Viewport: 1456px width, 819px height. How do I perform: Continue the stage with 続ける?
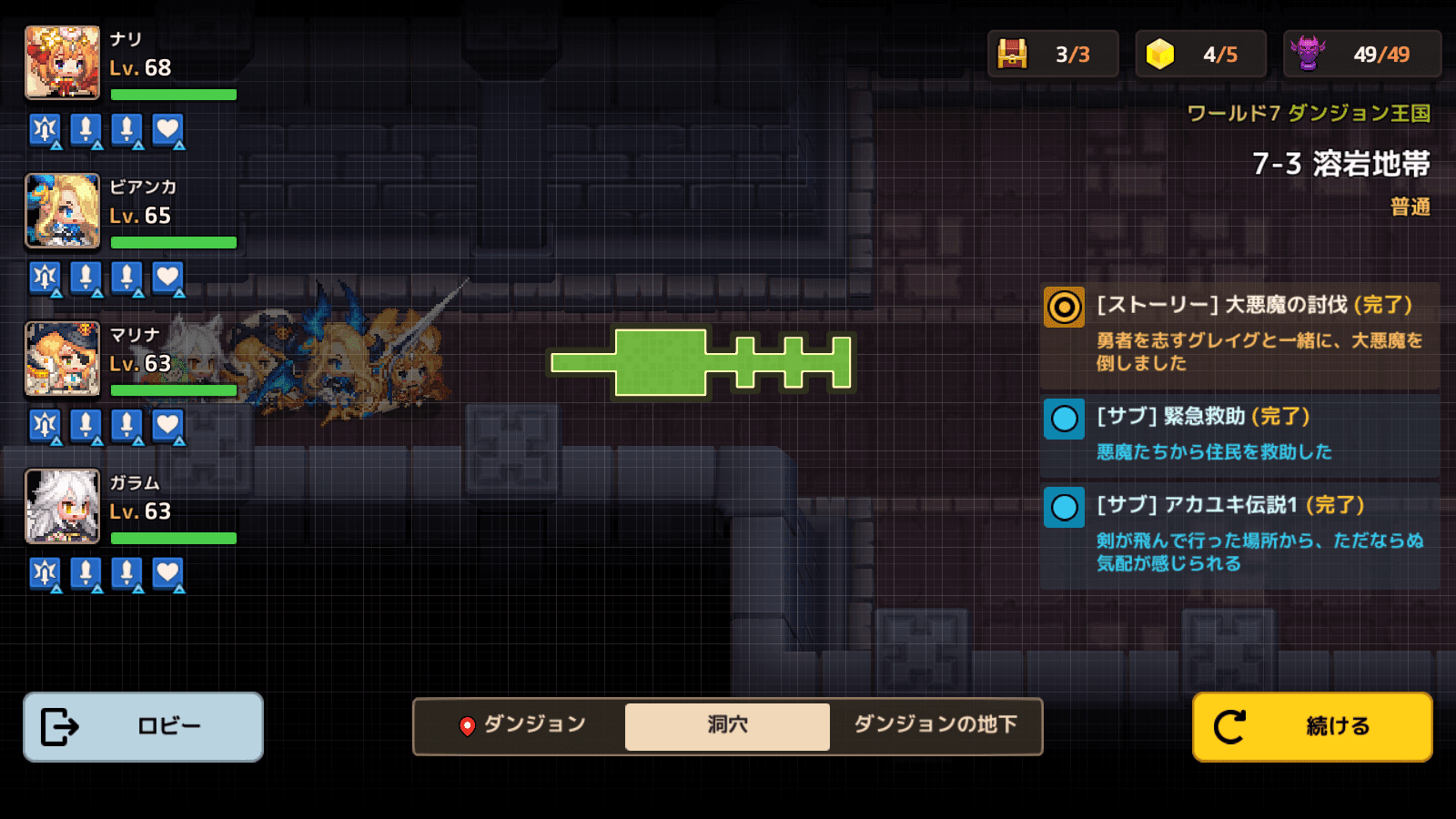(x=1311, y=726)
